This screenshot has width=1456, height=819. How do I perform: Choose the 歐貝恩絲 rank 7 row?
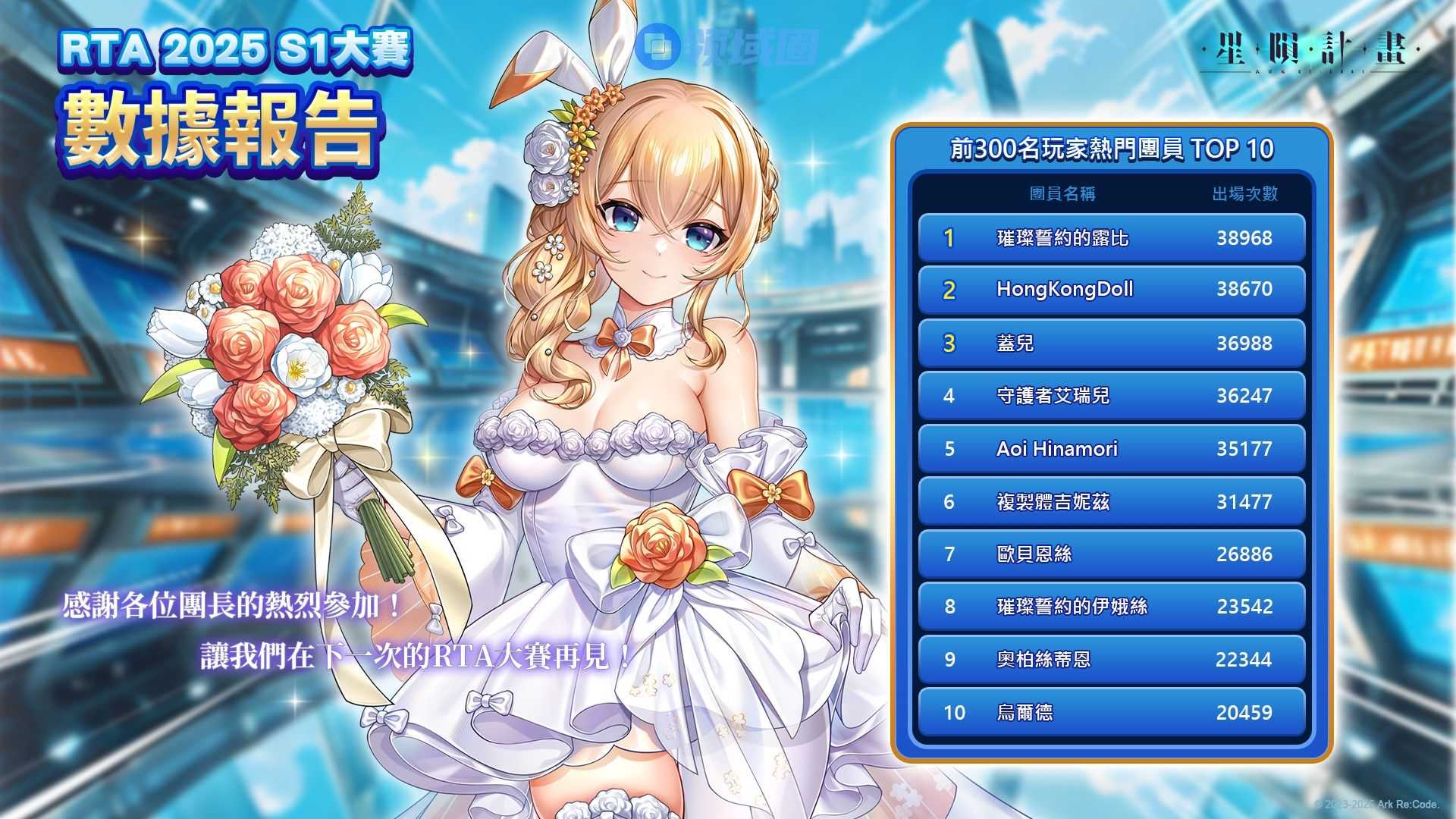pos(1111,554)
